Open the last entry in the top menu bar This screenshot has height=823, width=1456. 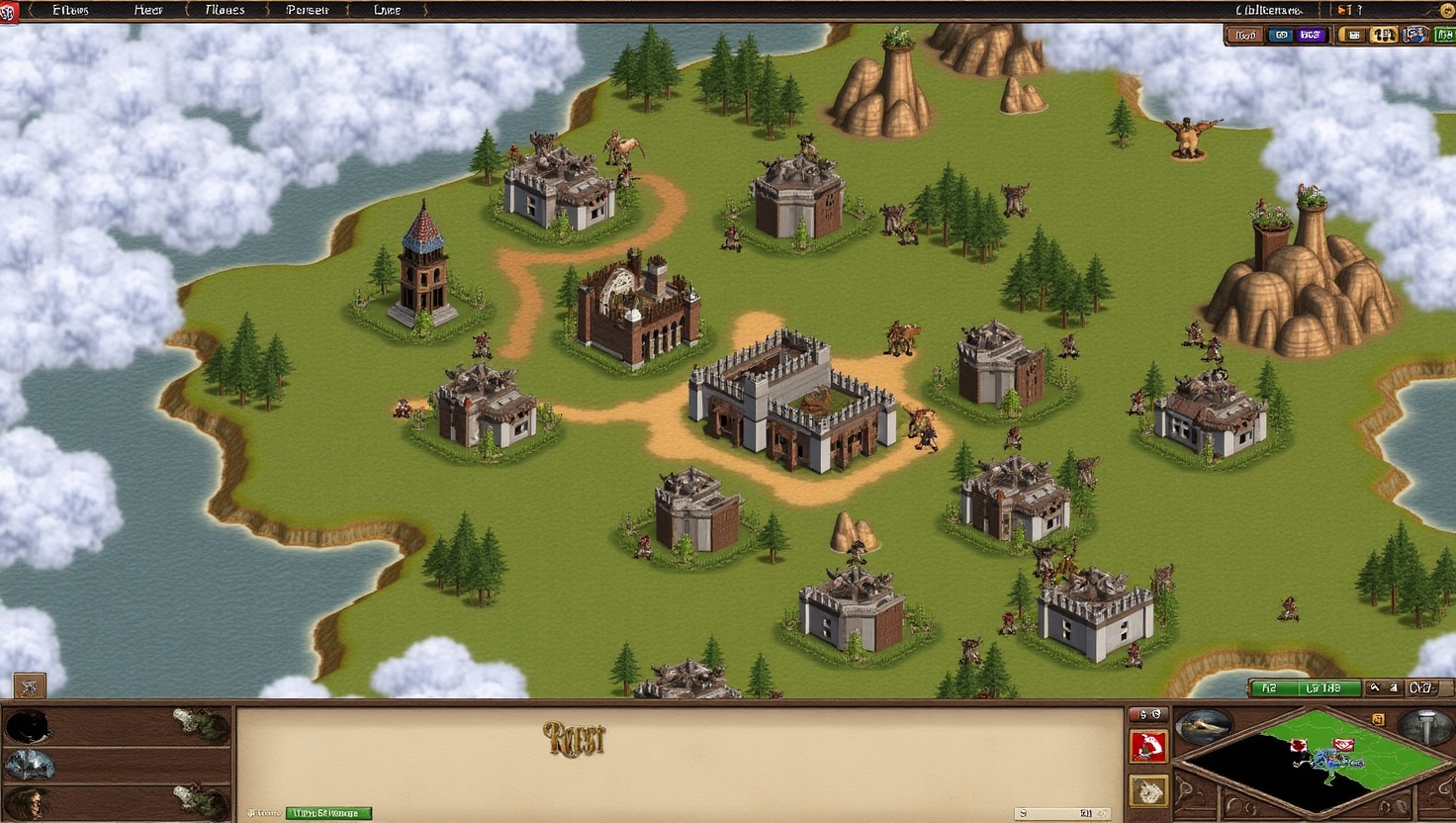pos(388,10)
